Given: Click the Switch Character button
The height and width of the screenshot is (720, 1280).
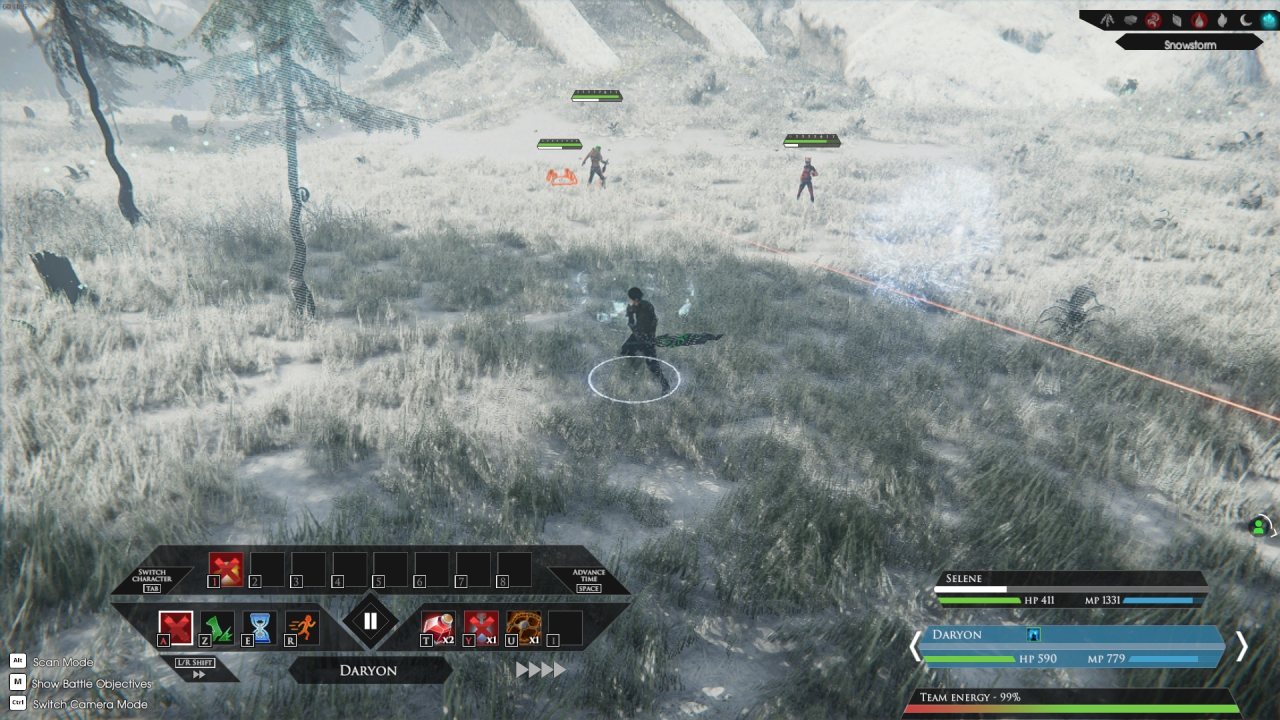Looking at the screenshot, I should 152,581.
